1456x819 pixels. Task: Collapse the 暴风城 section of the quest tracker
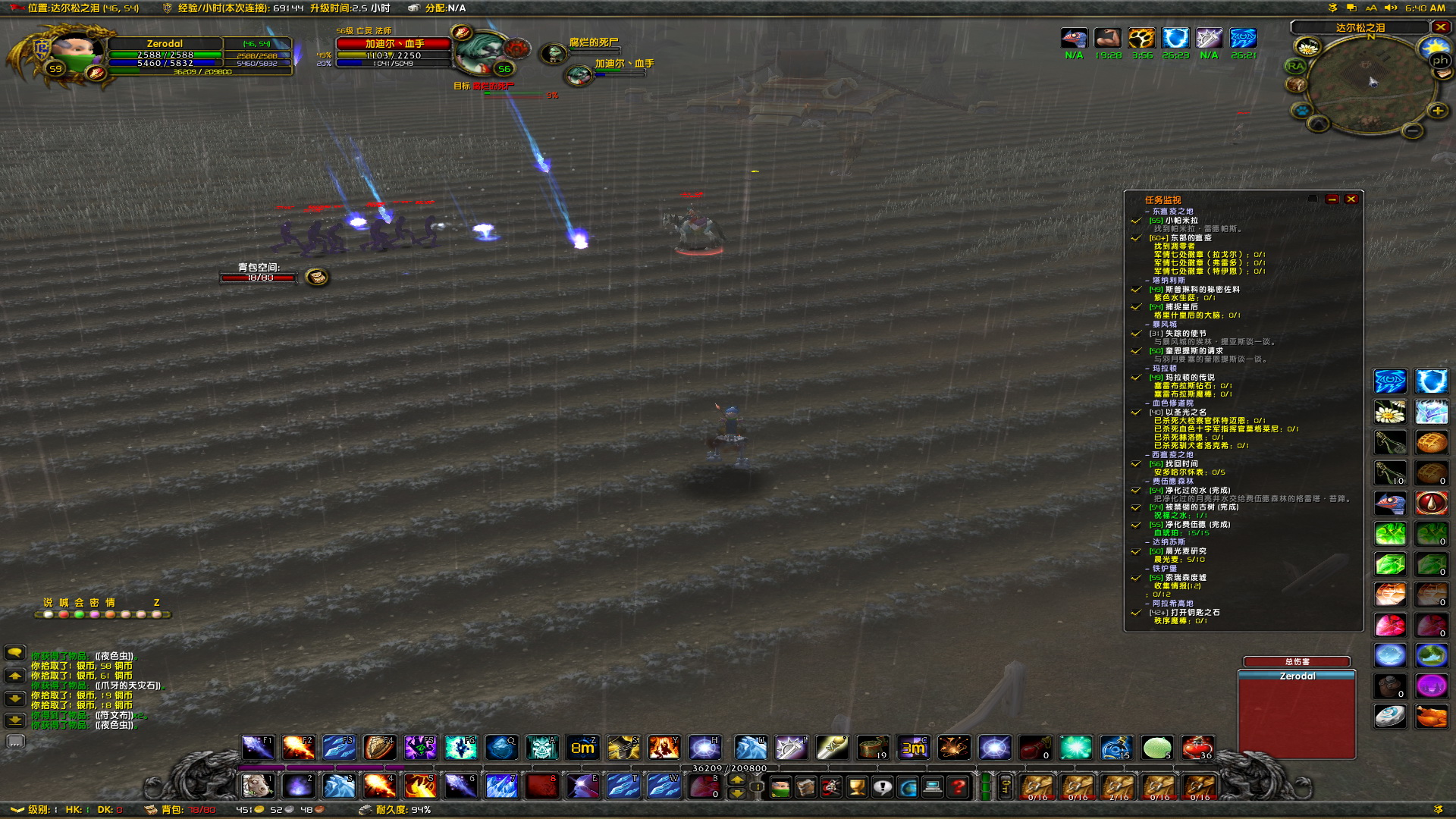click(1147, 325)
